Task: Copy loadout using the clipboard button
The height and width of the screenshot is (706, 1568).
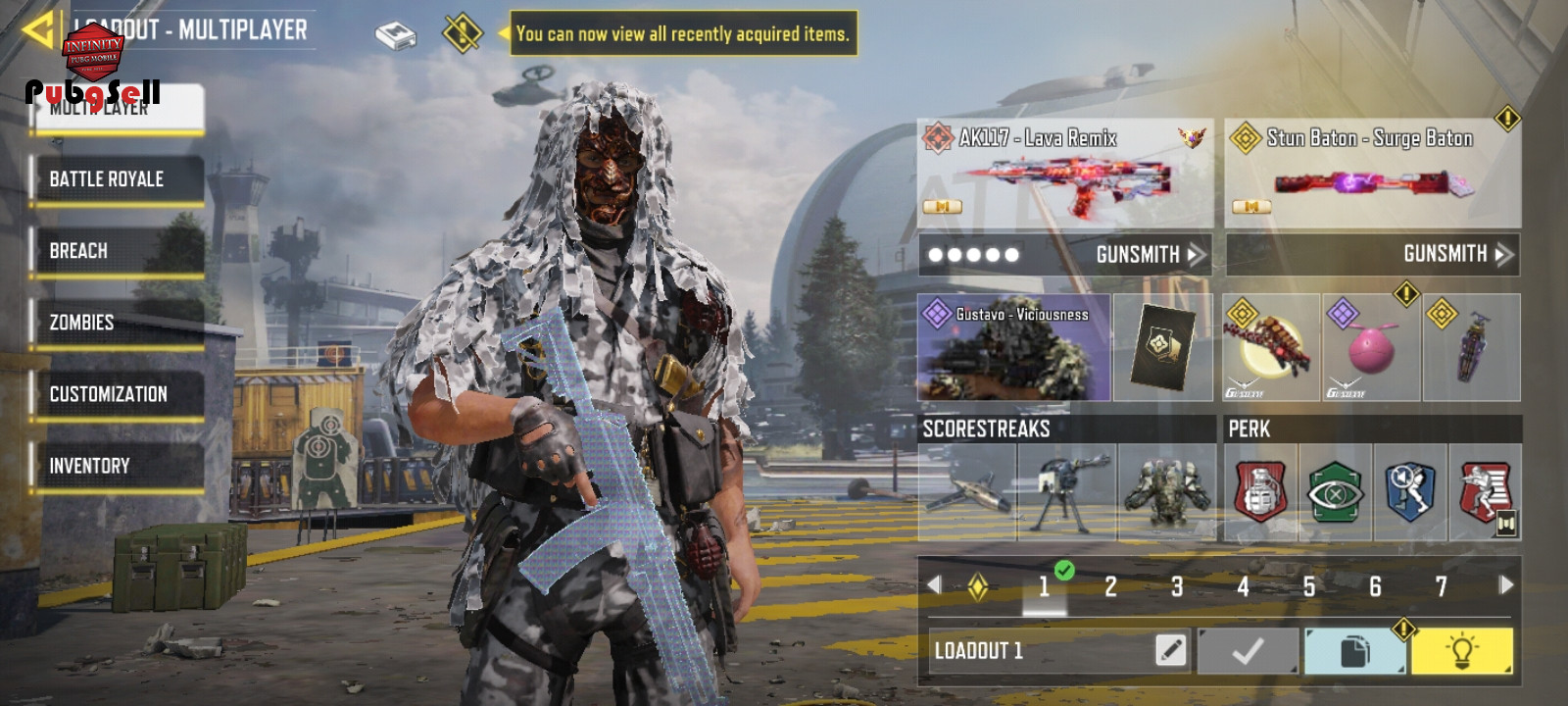Action: click(1353, 651)
